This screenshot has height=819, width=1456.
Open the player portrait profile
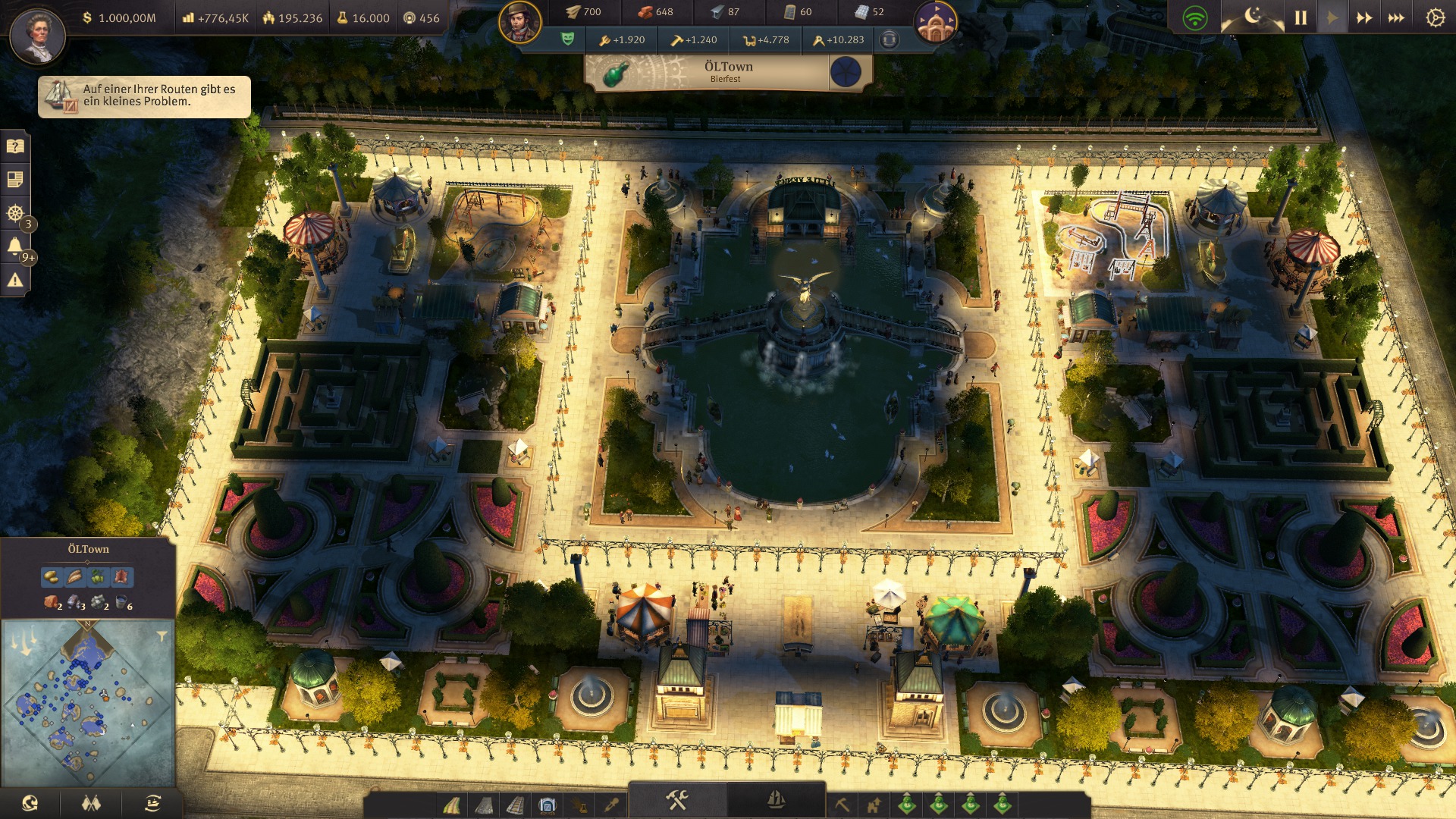coord(37,36)
